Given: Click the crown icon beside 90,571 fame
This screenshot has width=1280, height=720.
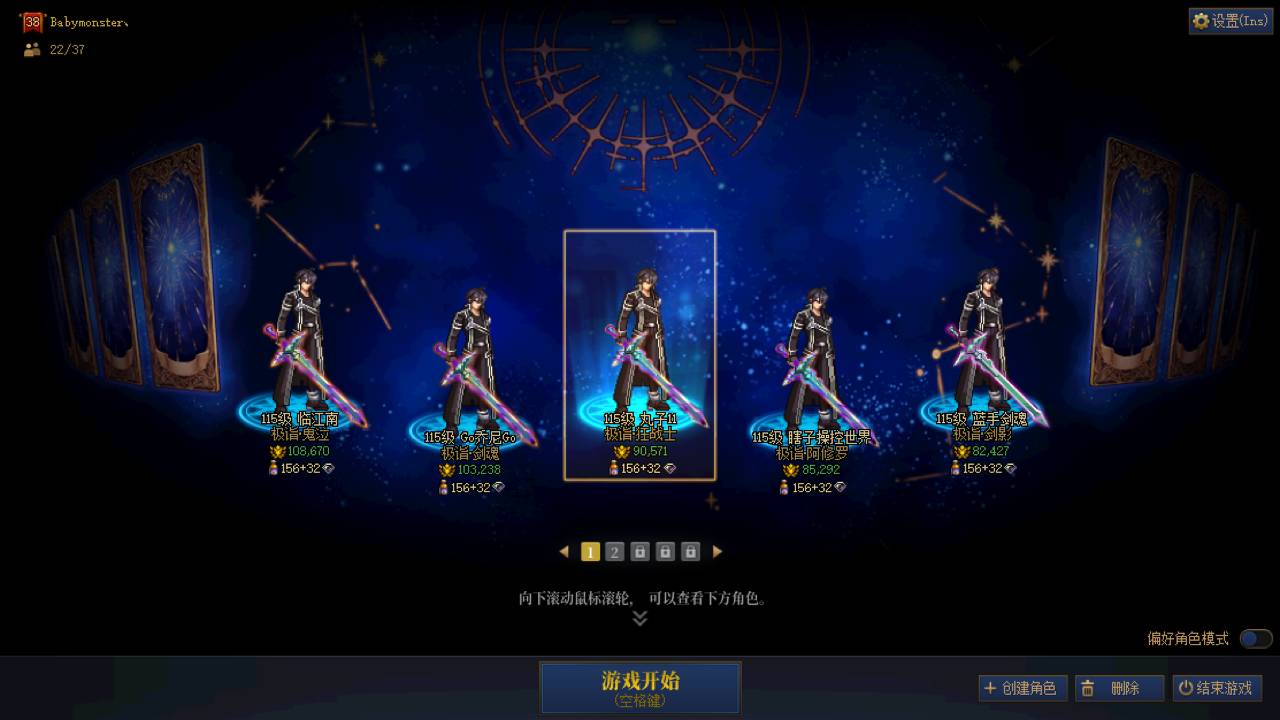Looking at the screenshot, I should tap(622, 451).
